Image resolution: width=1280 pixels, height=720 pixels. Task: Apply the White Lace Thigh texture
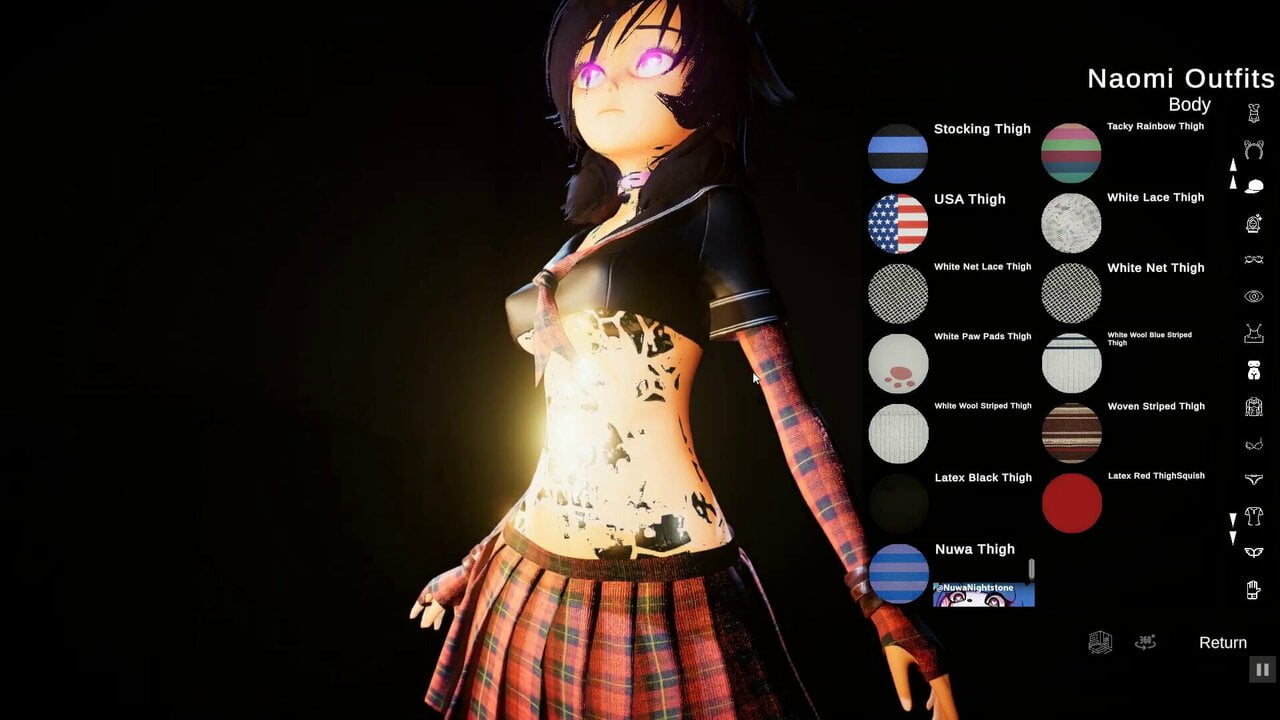(x=1071, y=223)
